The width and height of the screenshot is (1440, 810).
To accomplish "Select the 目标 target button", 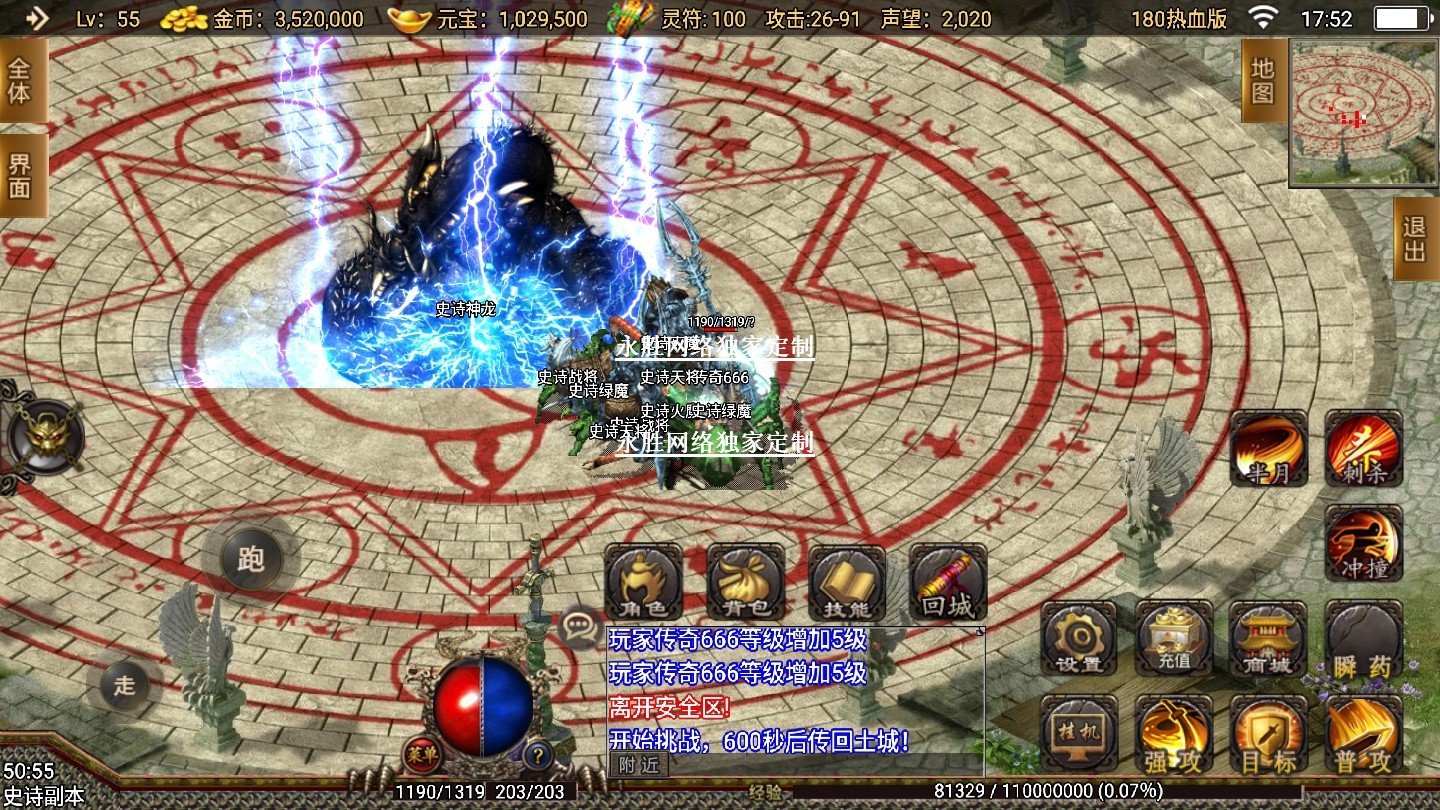I will tap(1268, 734).
